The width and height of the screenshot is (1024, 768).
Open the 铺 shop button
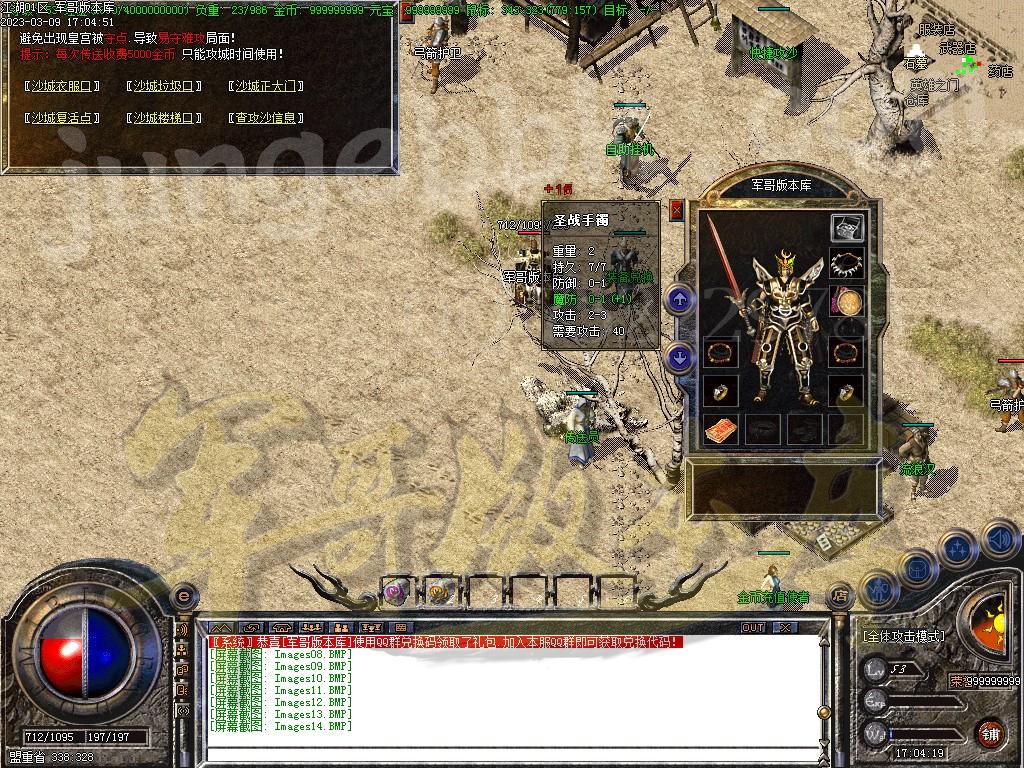point(989,733)
